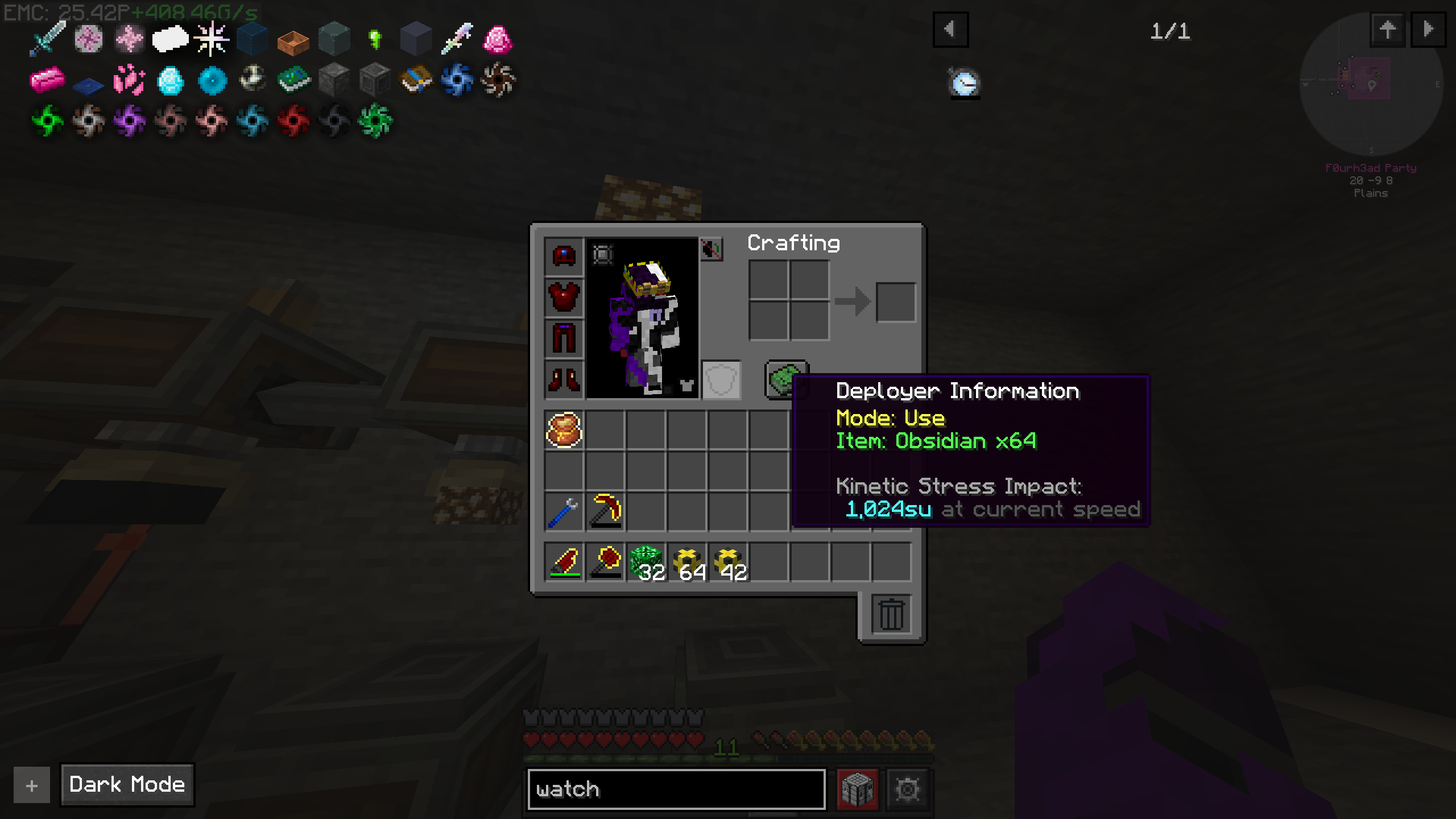Toggle Dark Mode
This screenshot has width=1456, height=819.
(126, 785)
